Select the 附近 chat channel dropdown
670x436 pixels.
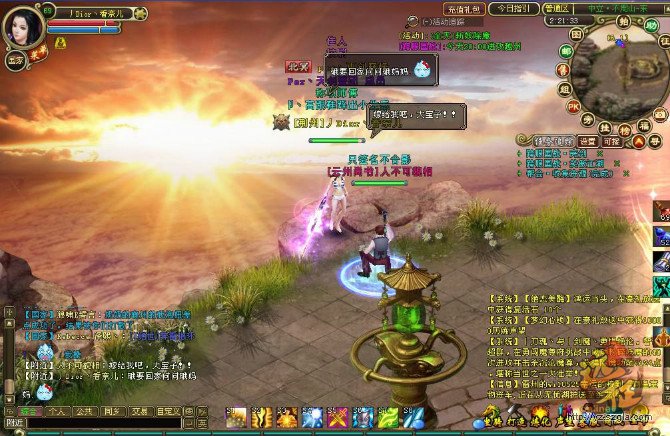[x=12, y=424]
